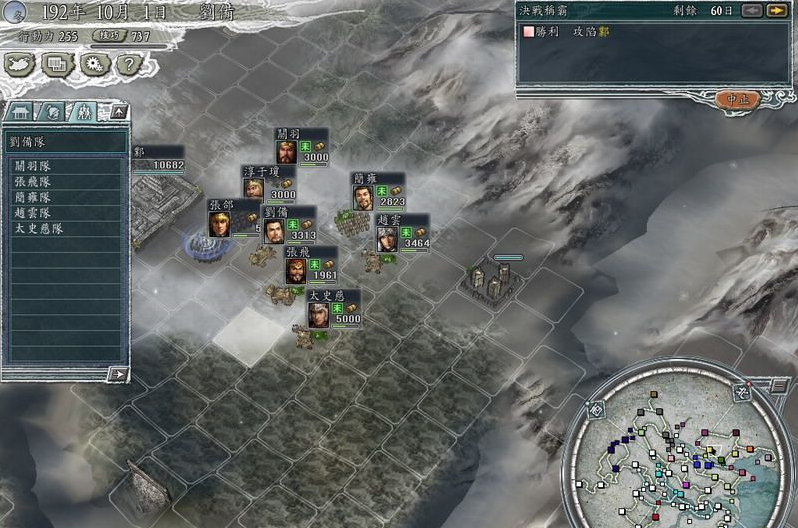Click the yellow right arrow on the objective panel
The image size is (798, 528).
click(776, 11)
